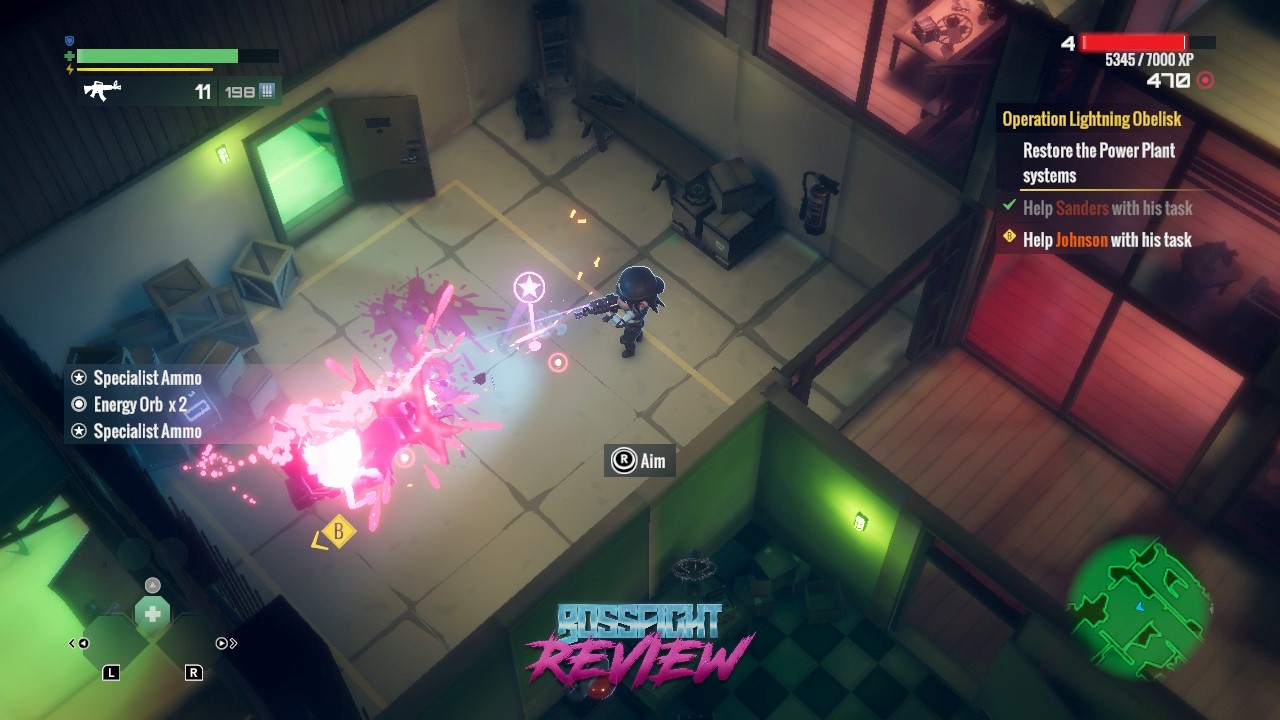Click the assault rifle weapon icon
Screen dimensions: 1280x720
click(102, 91)
